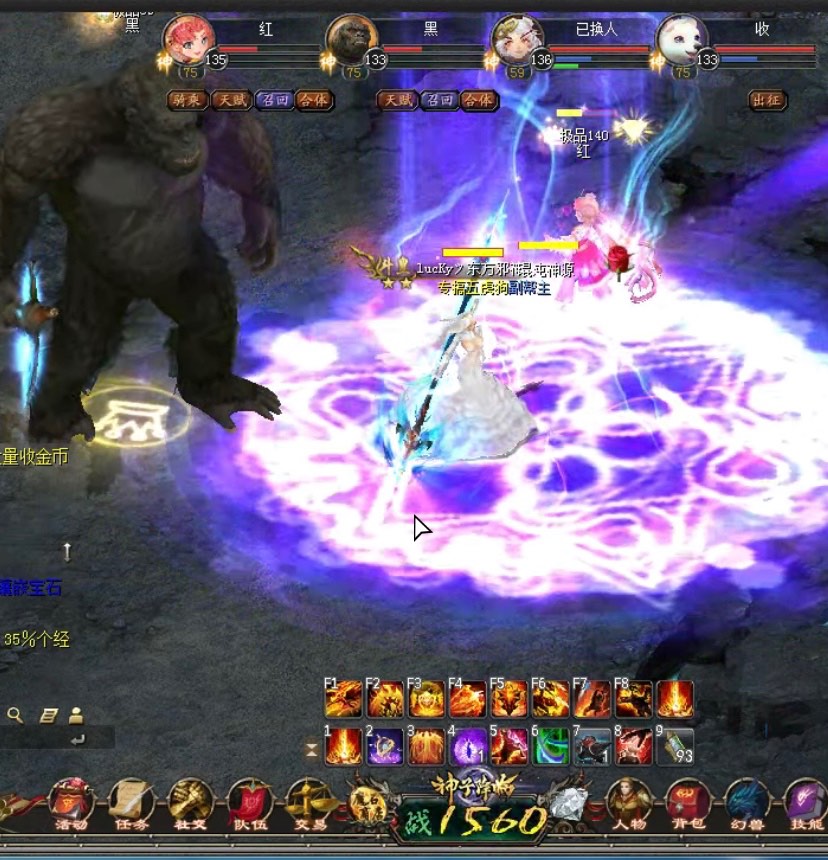Click the 骑乘 (Mount) button
Viewport: 828px width, 860px height.
point(187,101)
